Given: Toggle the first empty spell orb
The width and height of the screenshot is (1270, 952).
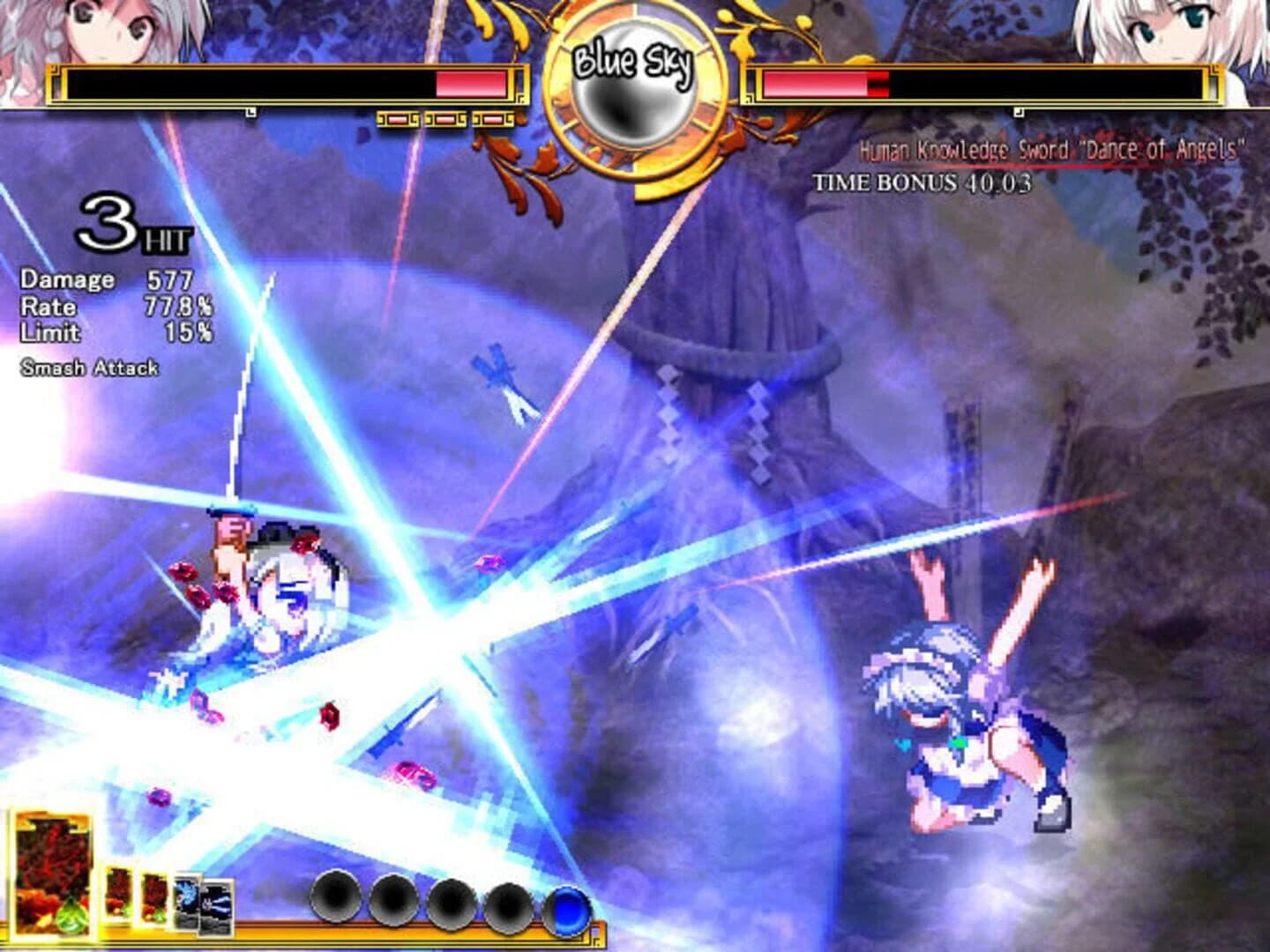Looking at the screenshot, I should 336,899.
